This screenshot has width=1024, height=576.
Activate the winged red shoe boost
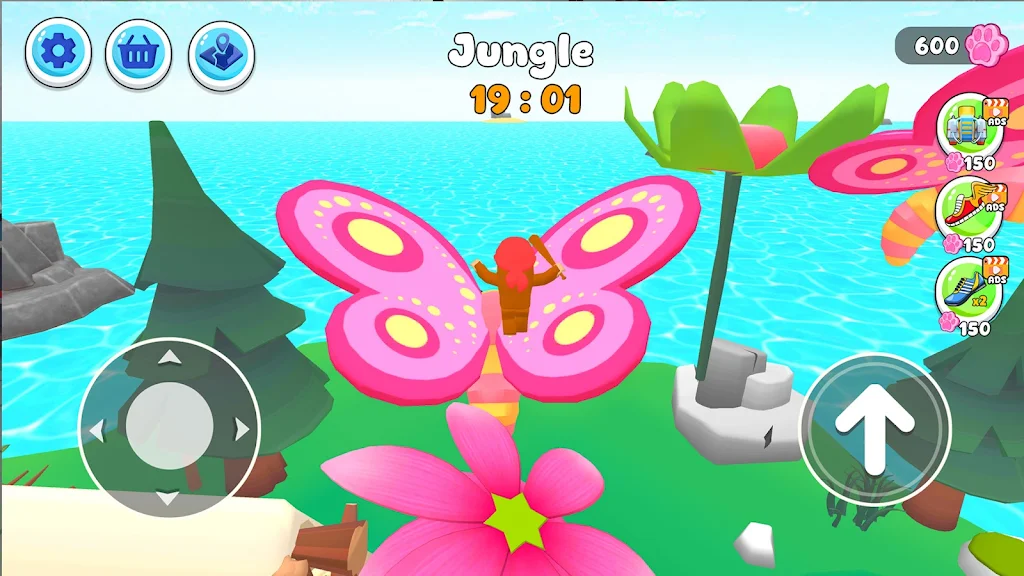(x=969, y=210)
